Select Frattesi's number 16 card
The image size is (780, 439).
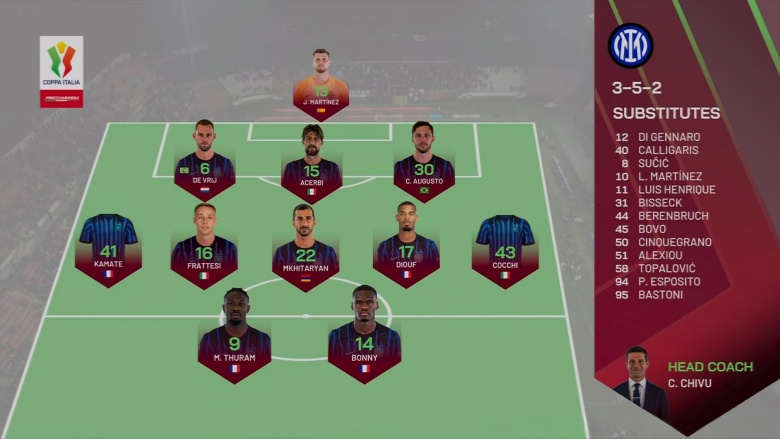(204, 249)
